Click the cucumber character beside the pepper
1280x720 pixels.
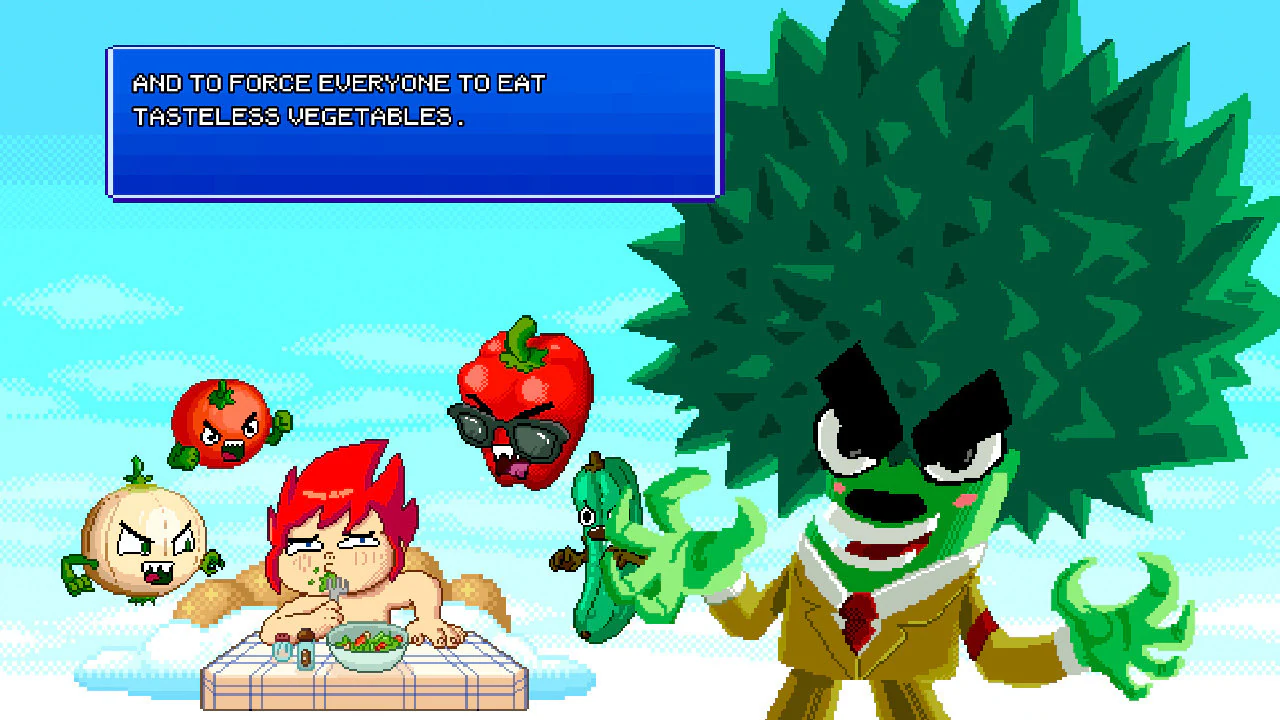pos(600,545)
